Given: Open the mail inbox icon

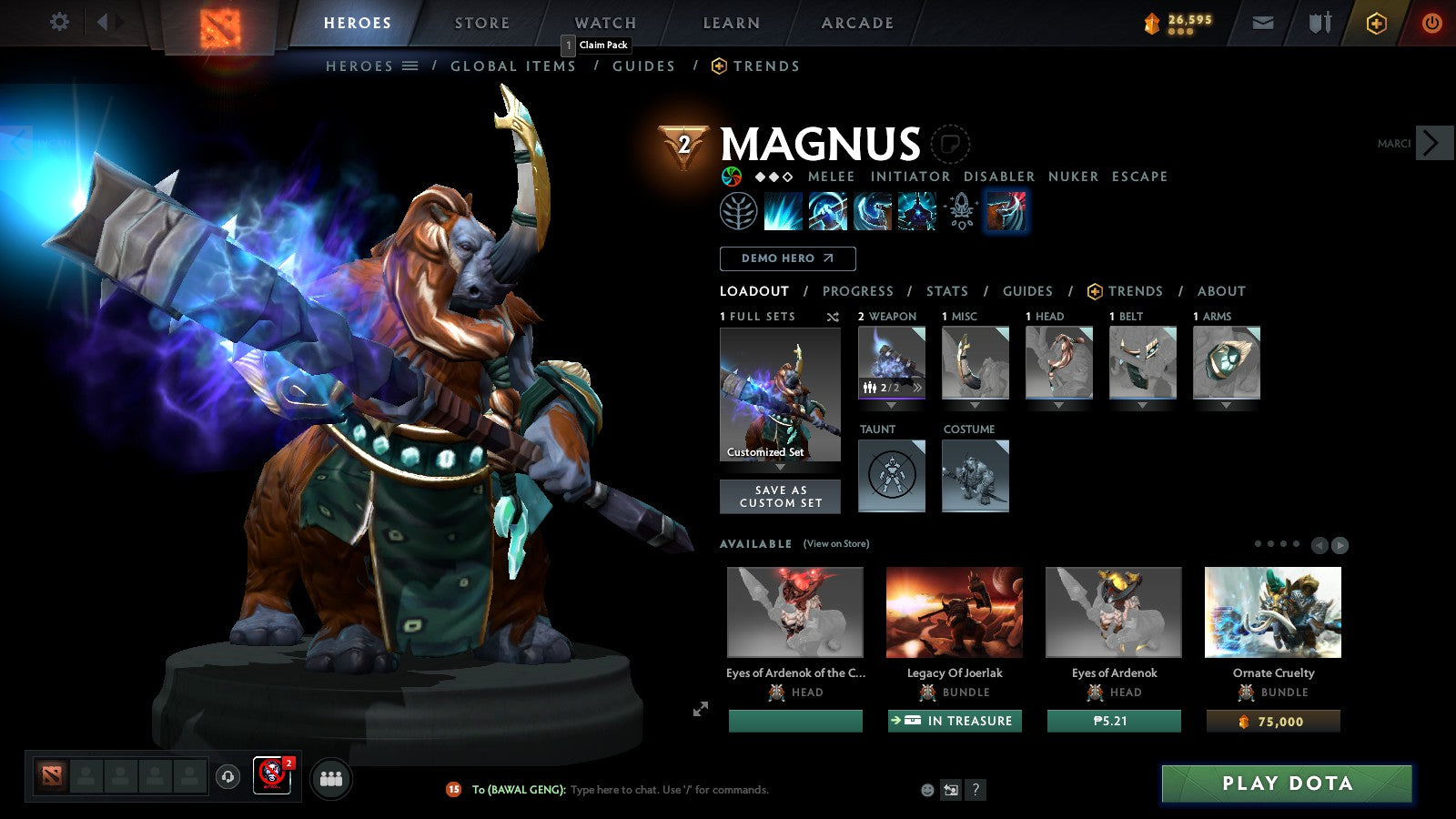Looking at the screenshot, I should click(x=1263, y=22).
